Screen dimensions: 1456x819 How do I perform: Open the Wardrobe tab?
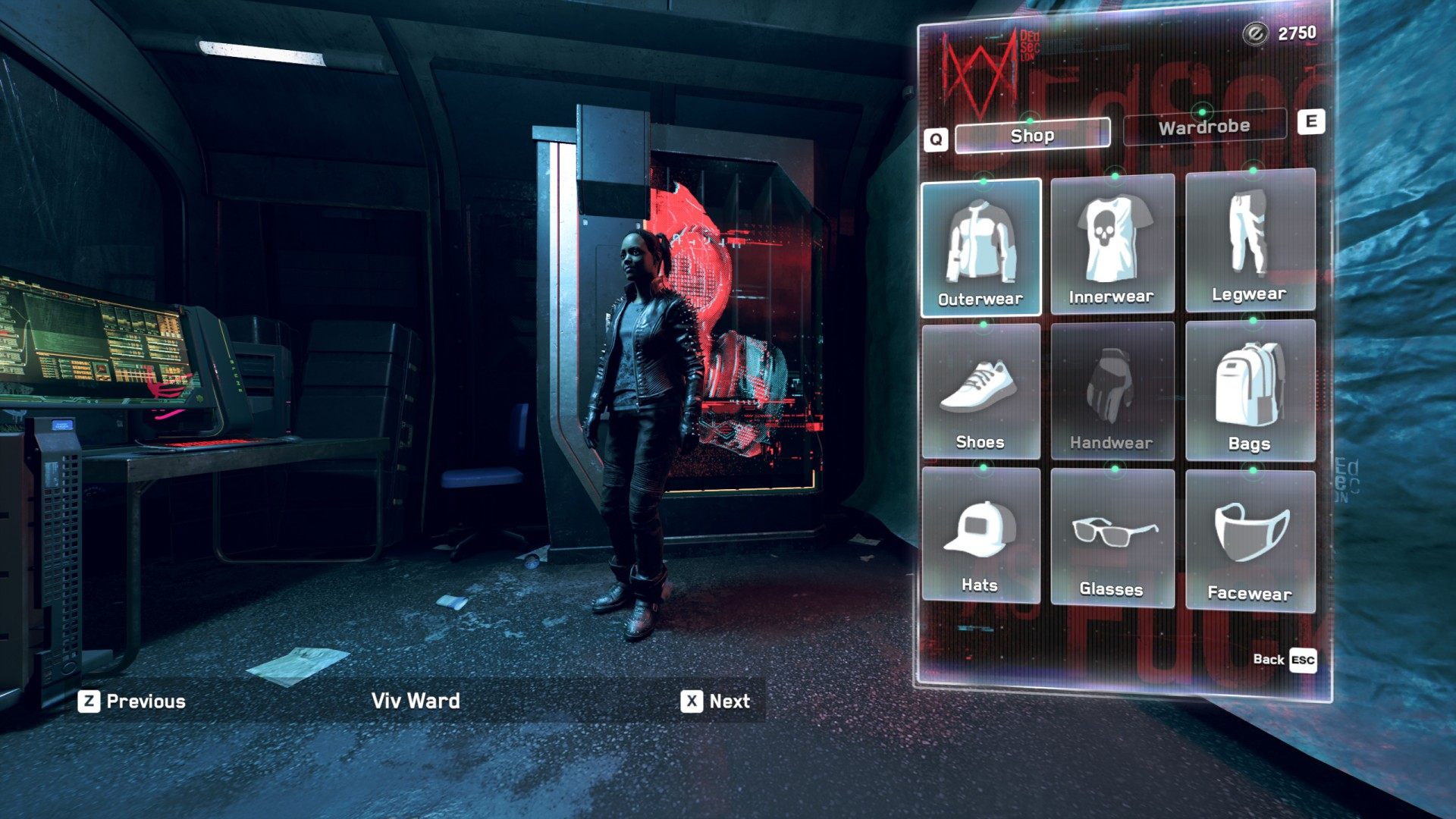[x=1203, y=127]
